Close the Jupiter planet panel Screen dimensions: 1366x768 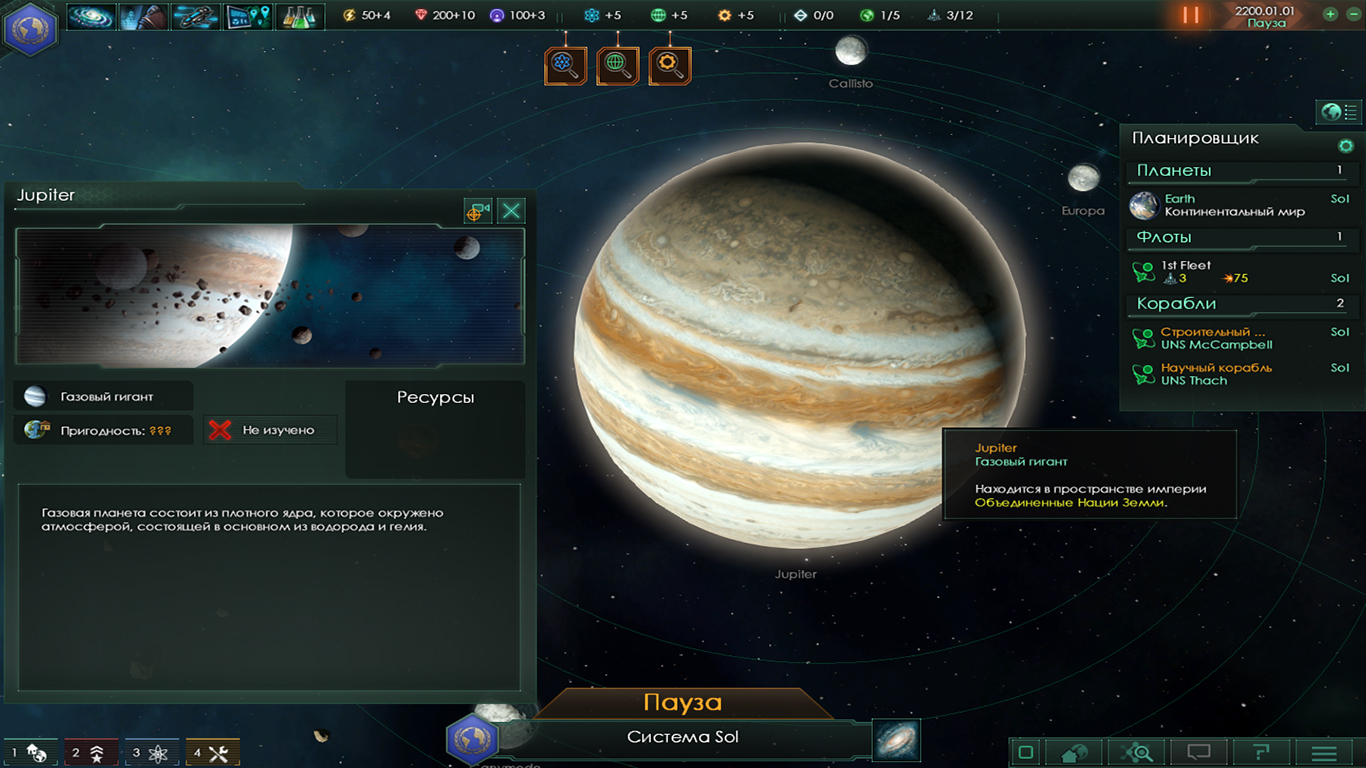point(511,210)
